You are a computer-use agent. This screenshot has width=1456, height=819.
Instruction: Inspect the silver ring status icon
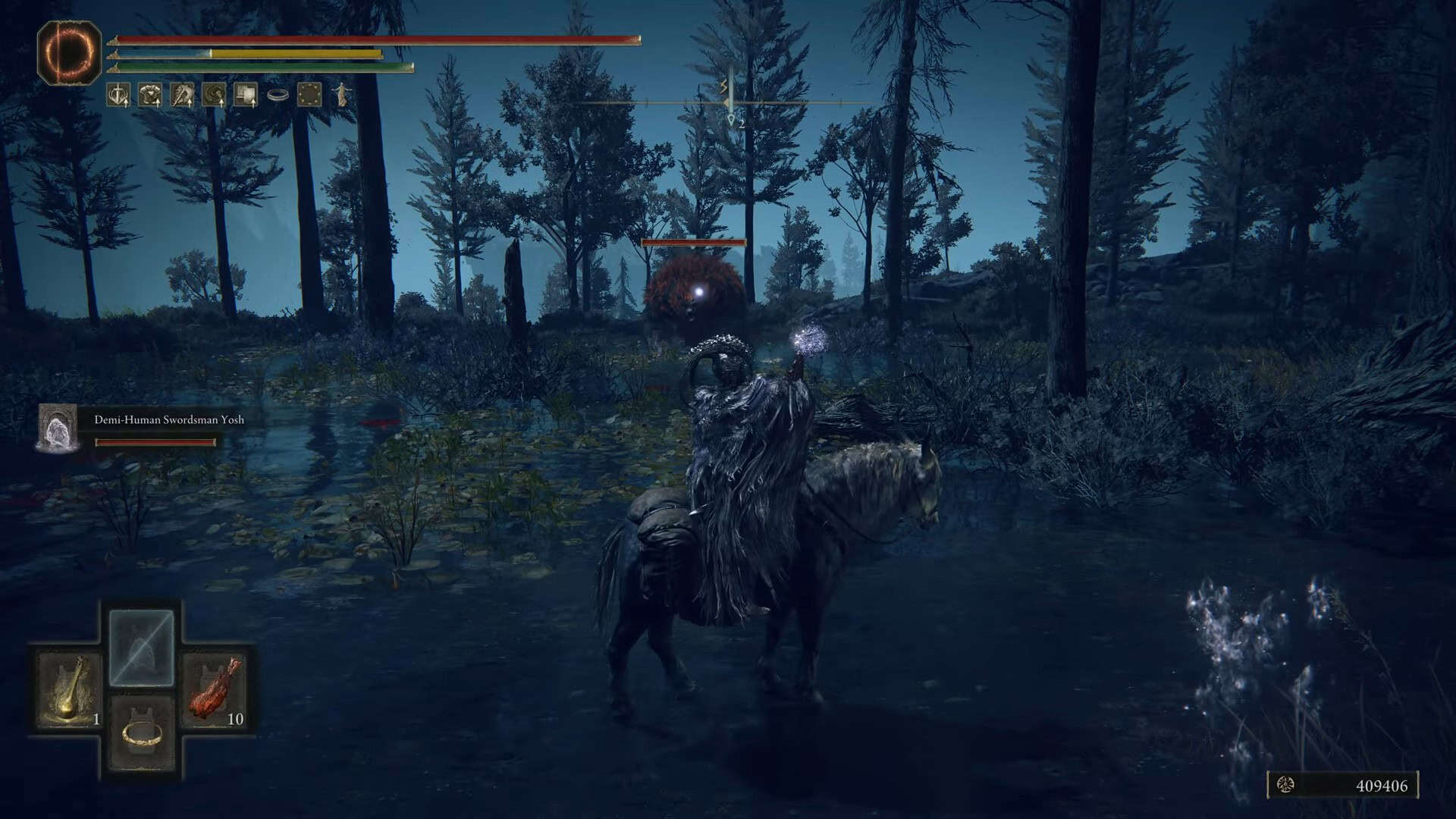(x=278, y=96)
